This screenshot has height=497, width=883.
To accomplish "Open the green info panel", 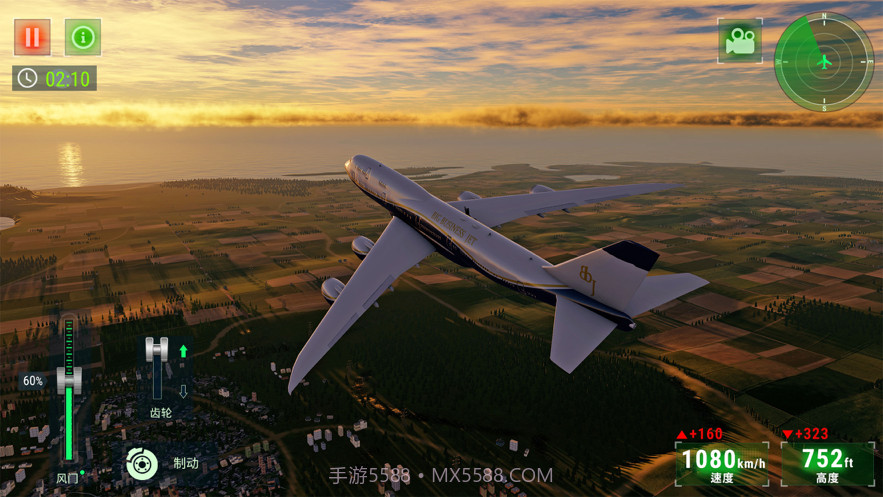I will 83,37.
